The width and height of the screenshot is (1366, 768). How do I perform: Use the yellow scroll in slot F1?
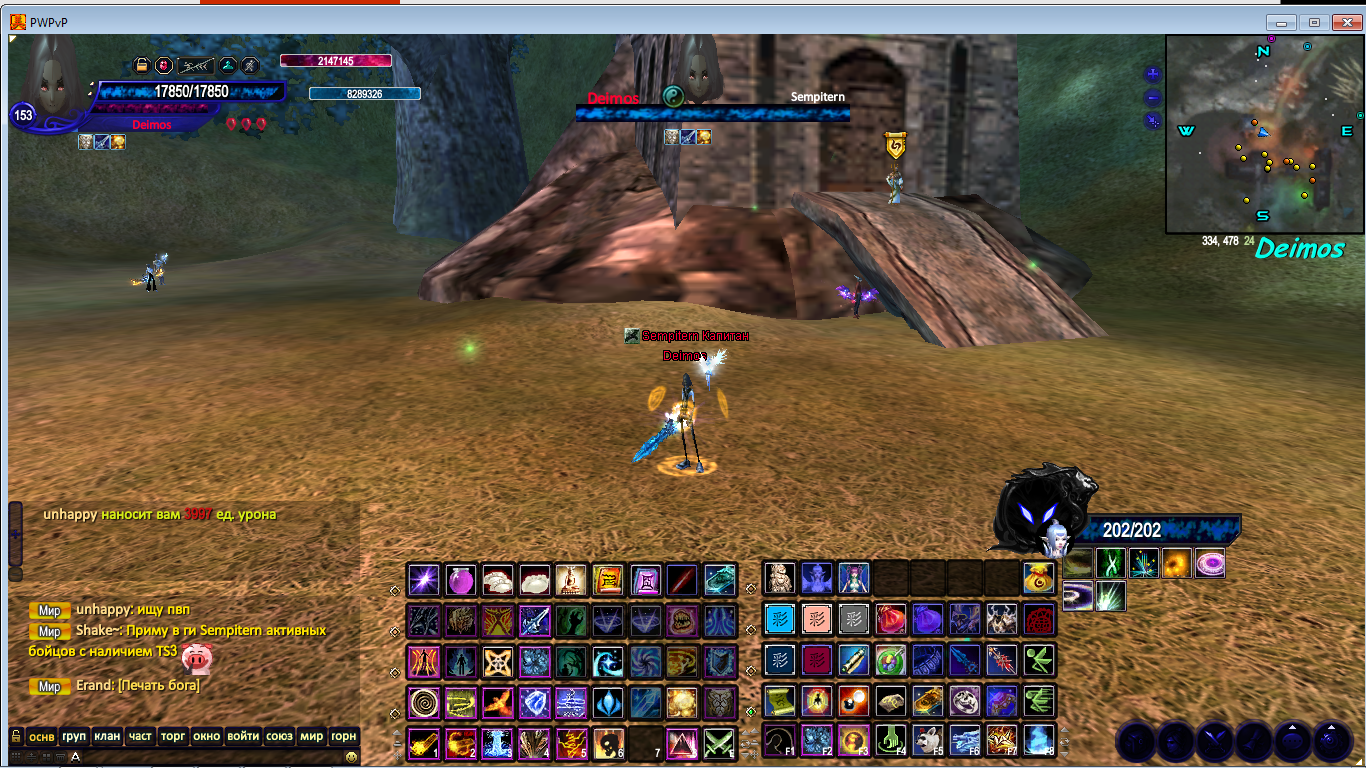pyautogui.click(x=779, y=701)
